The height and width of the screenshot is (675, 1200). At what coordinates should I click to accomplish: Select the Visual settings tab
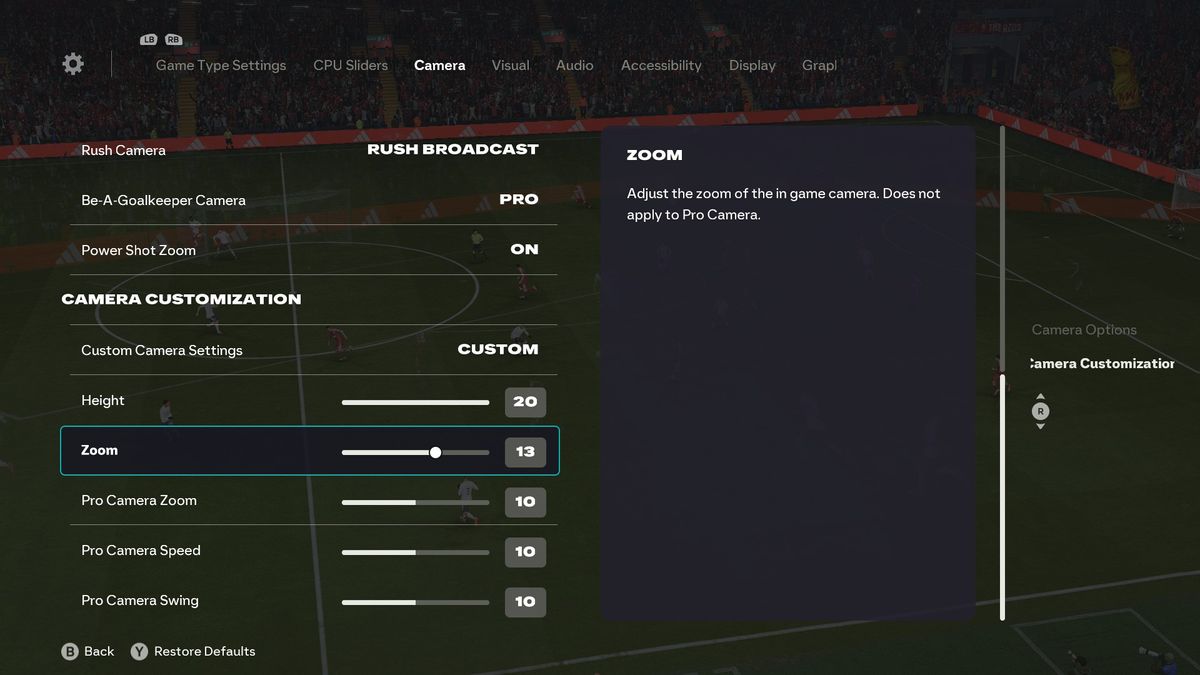click(x=510, y=65)
